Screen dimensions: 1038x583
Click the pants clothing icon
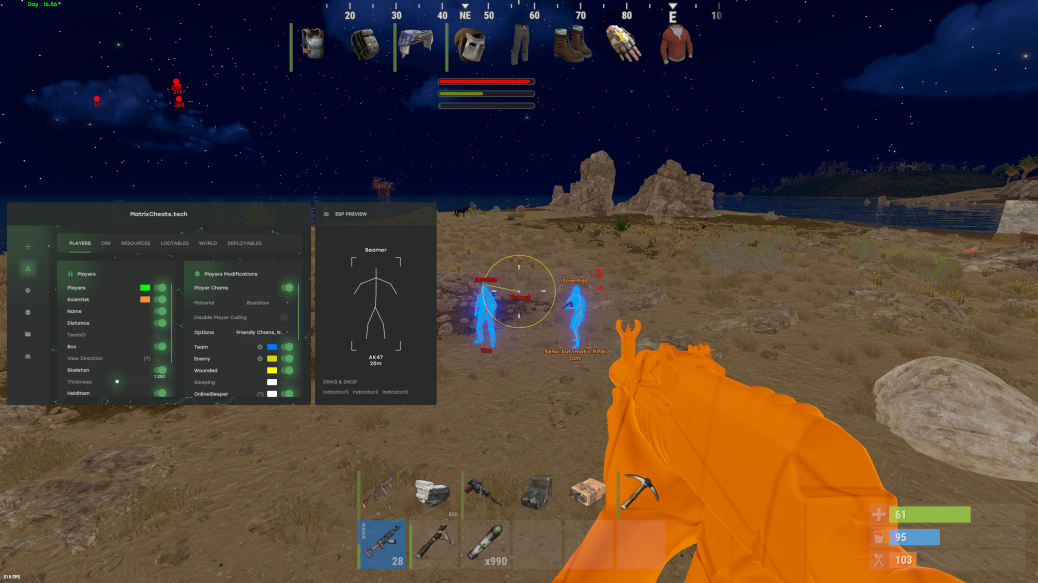coord(521,46)
